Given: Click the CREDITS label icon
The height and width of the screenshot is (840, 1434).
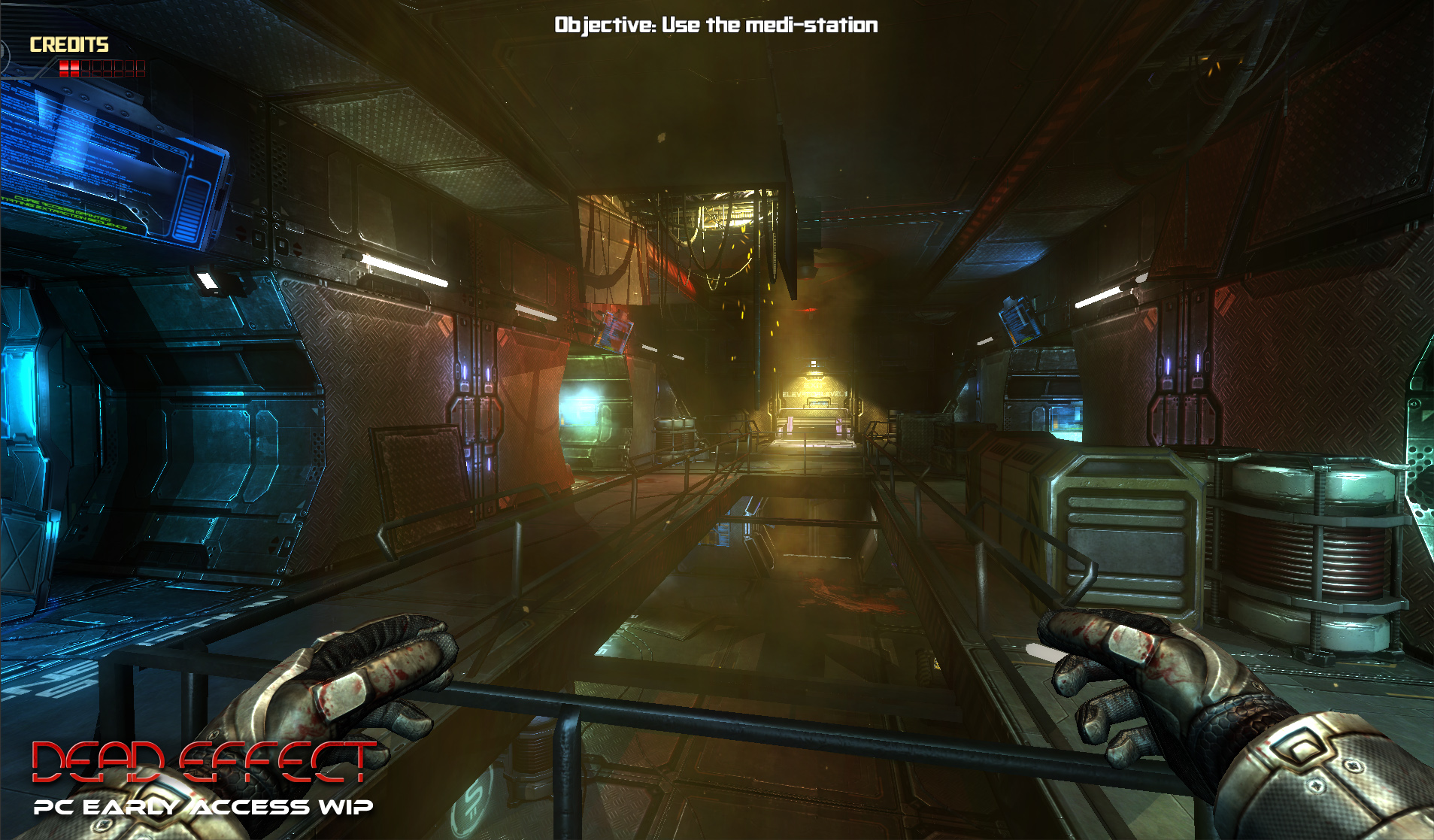Looking at the screenshot, I should click(68, 44).
